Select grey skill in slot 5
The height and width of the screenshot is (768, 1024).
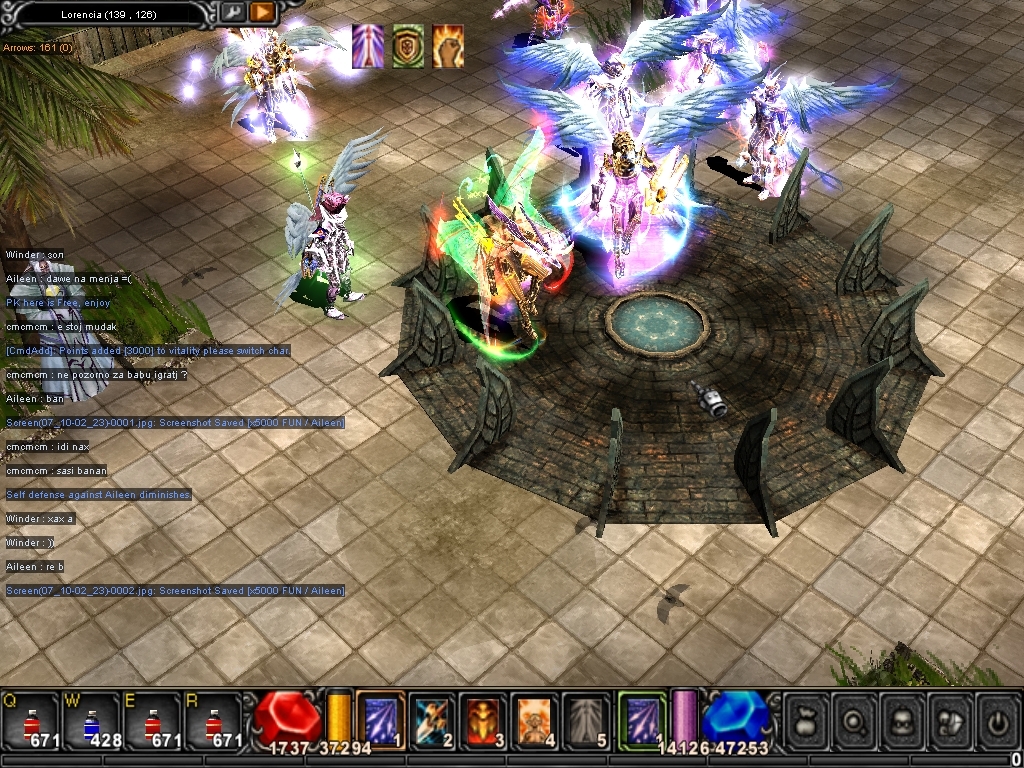pos(586,719)
